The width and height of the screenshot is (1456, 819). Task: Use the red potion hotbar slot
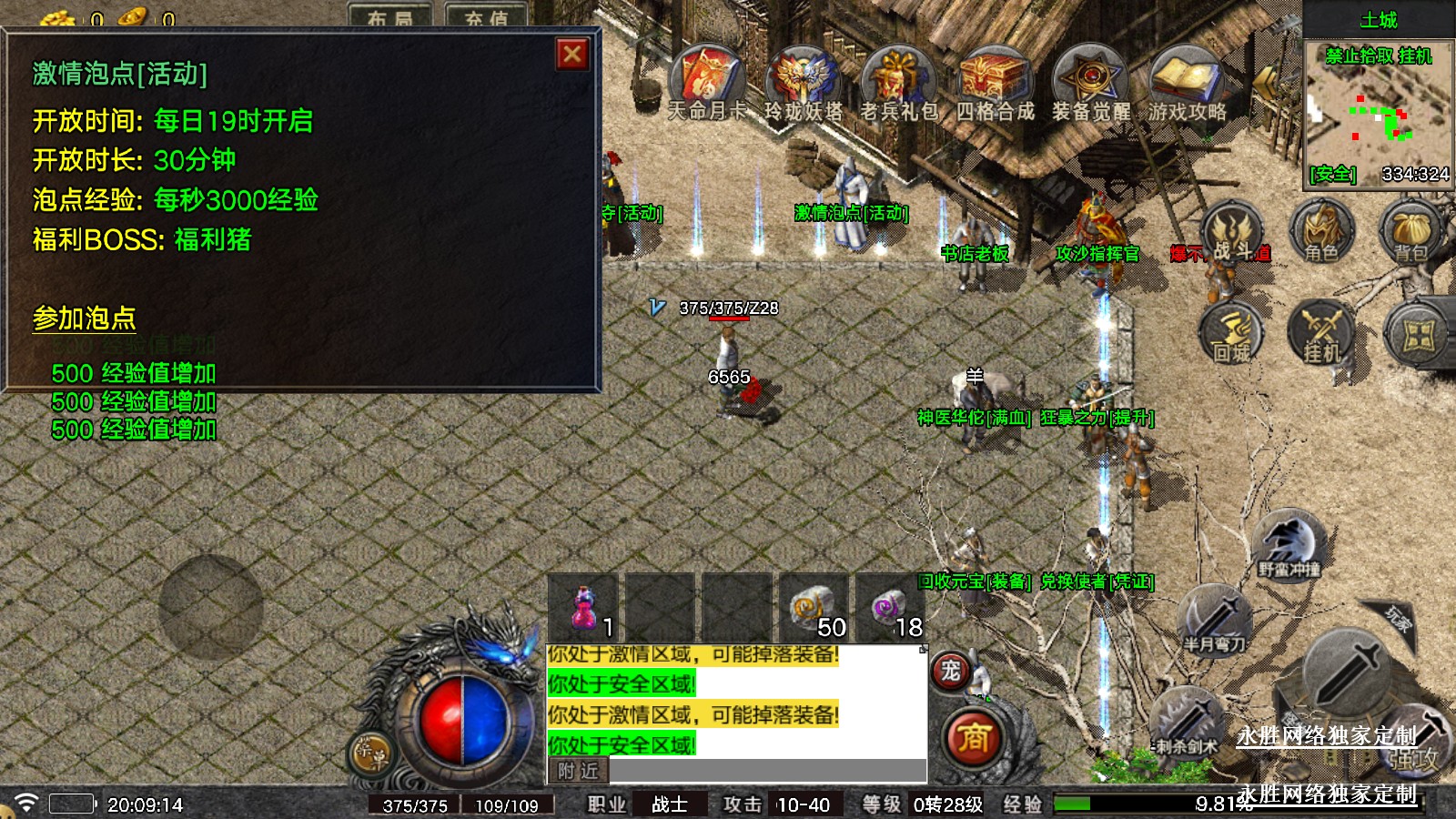pos(584,608)
